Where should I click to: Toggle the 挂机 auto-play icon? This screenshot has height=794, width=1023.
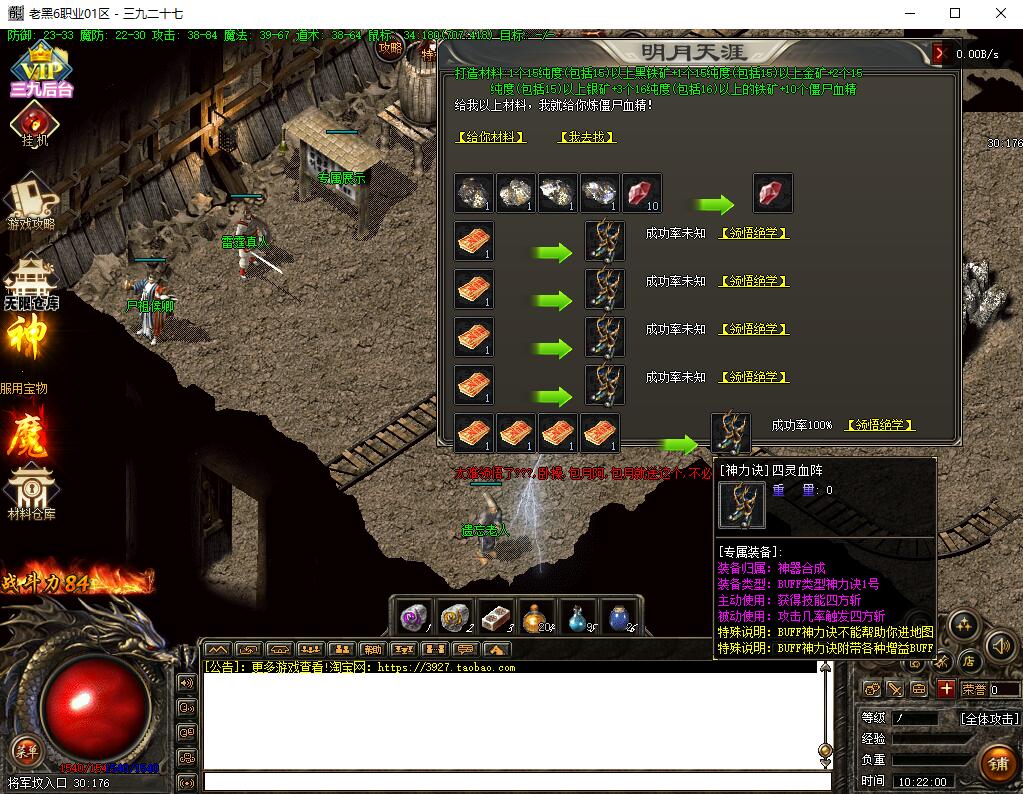click(35, 125)
